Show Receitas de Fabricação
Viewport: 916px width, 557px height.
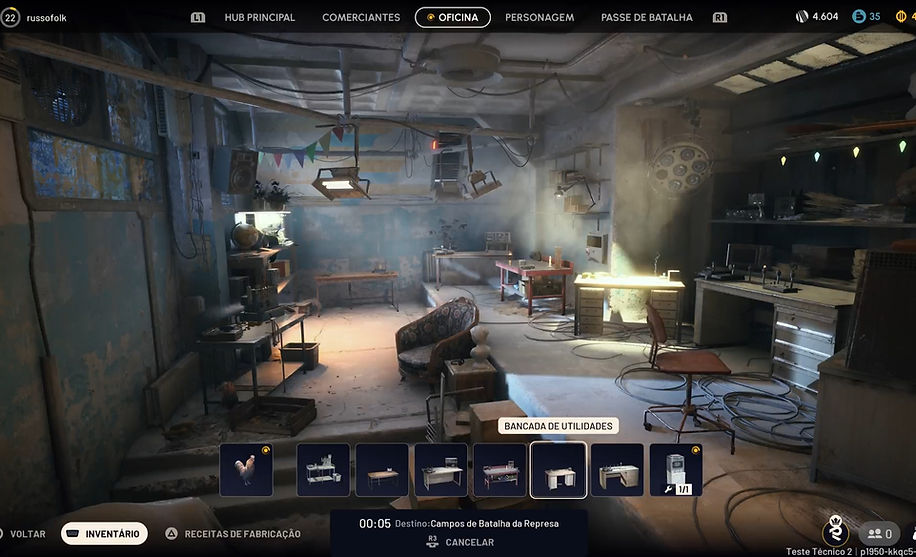point(242,534)
